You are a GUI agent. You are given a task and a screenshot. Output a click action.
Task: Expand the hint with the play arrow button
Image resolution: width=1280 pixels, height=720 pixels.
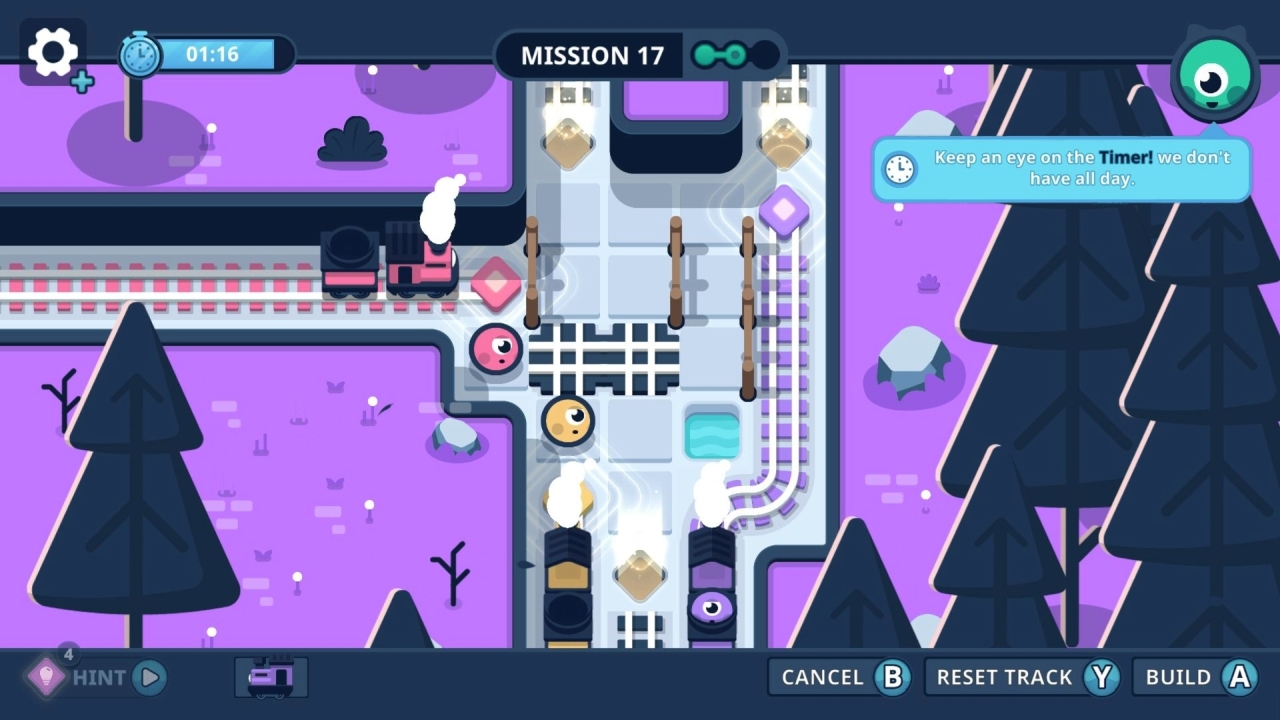pos(148,677)
